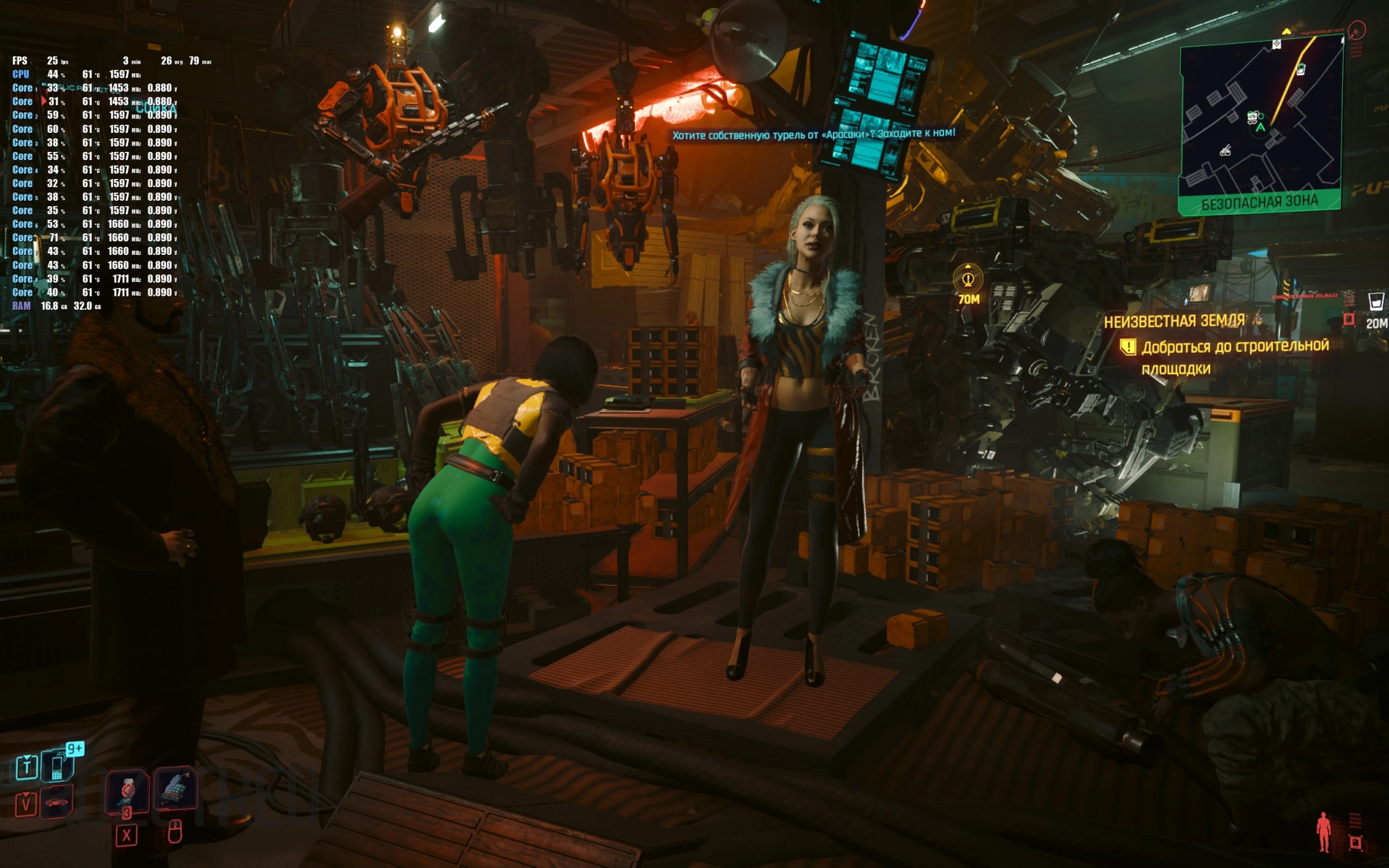Click the red player stance figure icon

pos(1323,831)
